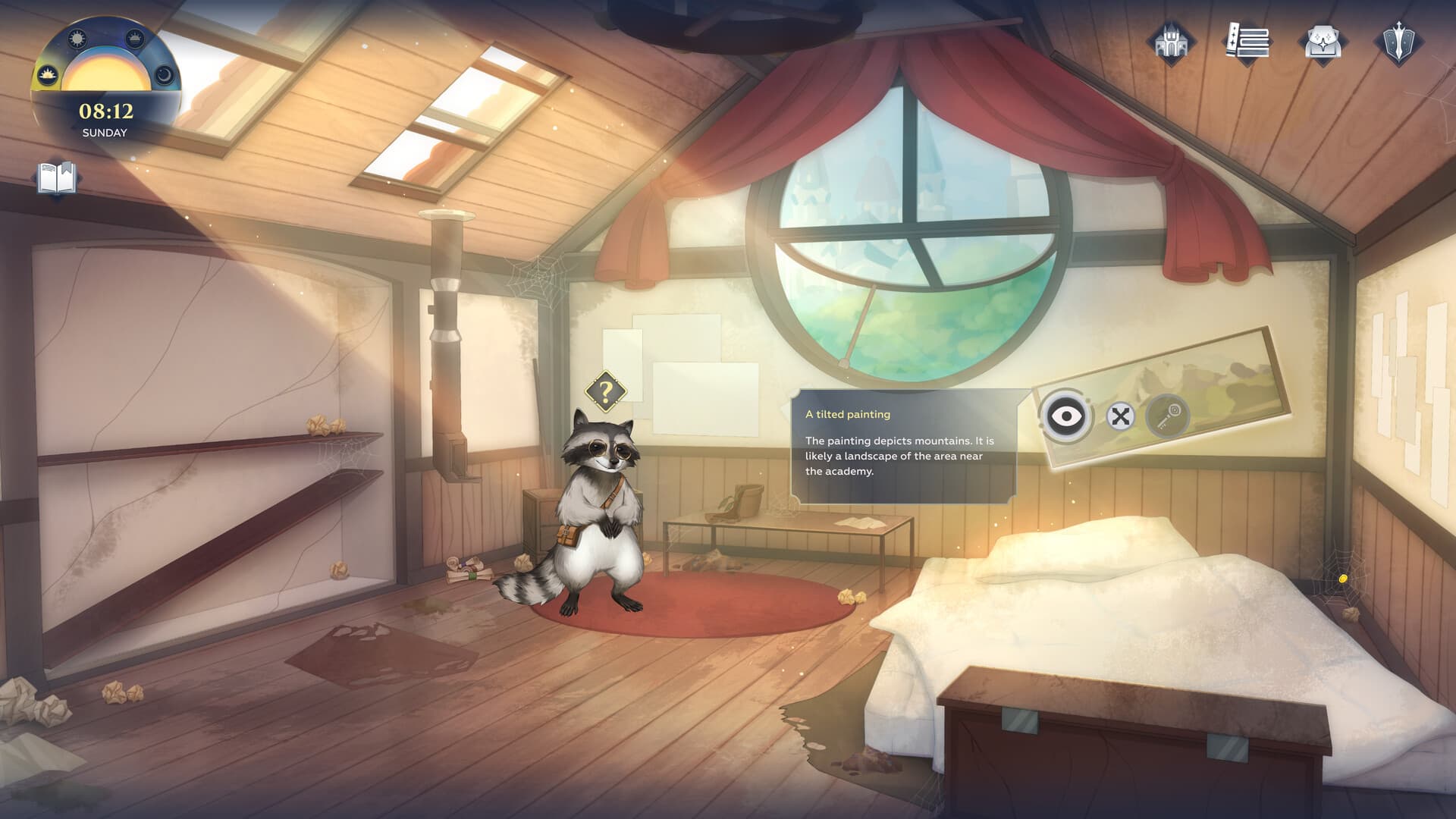Examine the painting with the eye button

click(x=1066, y=416)
